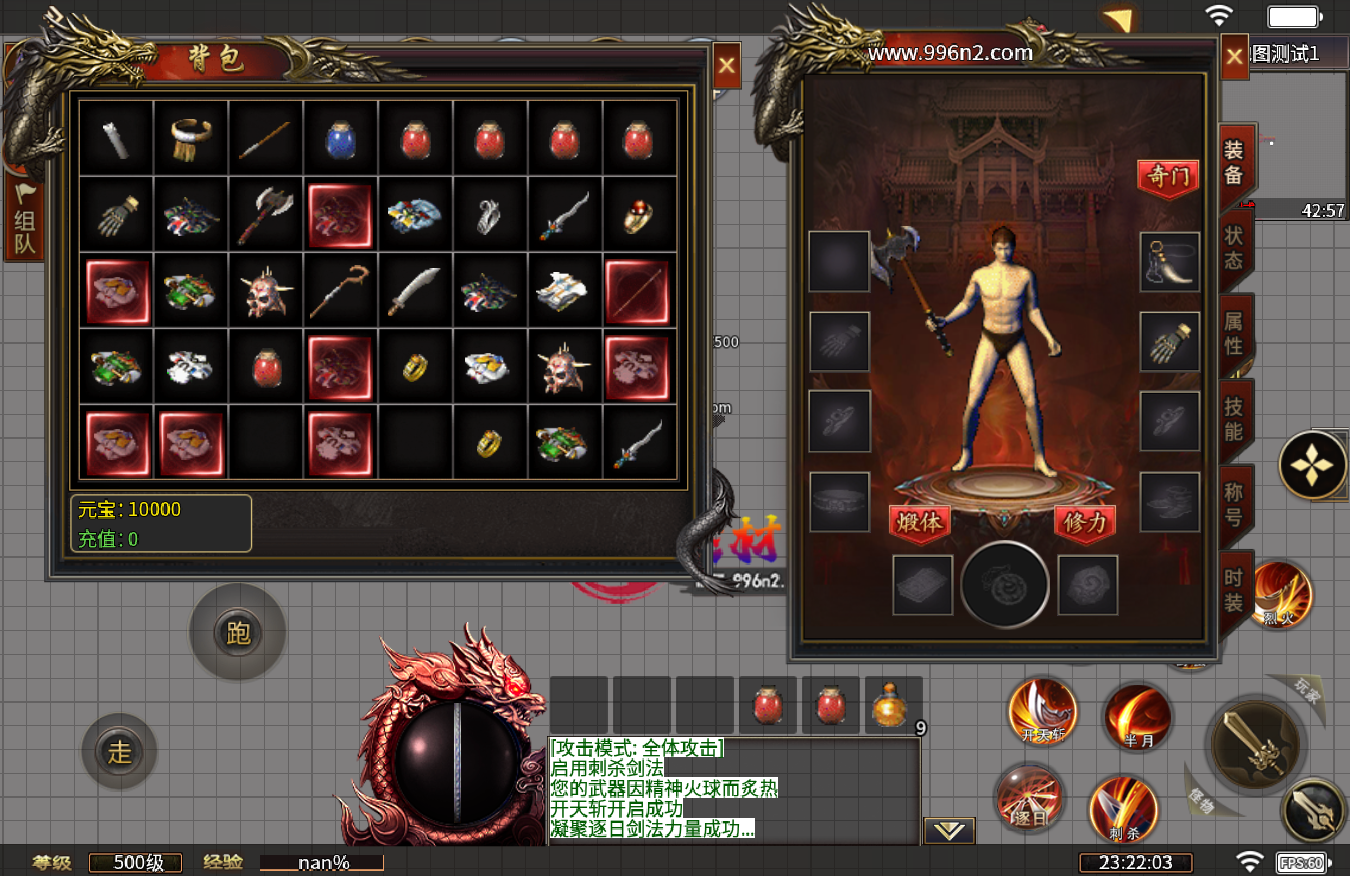Screen dimensions: 1350x876
Task: Select the blue potion in the backpack
Action: tap(341, 139)
